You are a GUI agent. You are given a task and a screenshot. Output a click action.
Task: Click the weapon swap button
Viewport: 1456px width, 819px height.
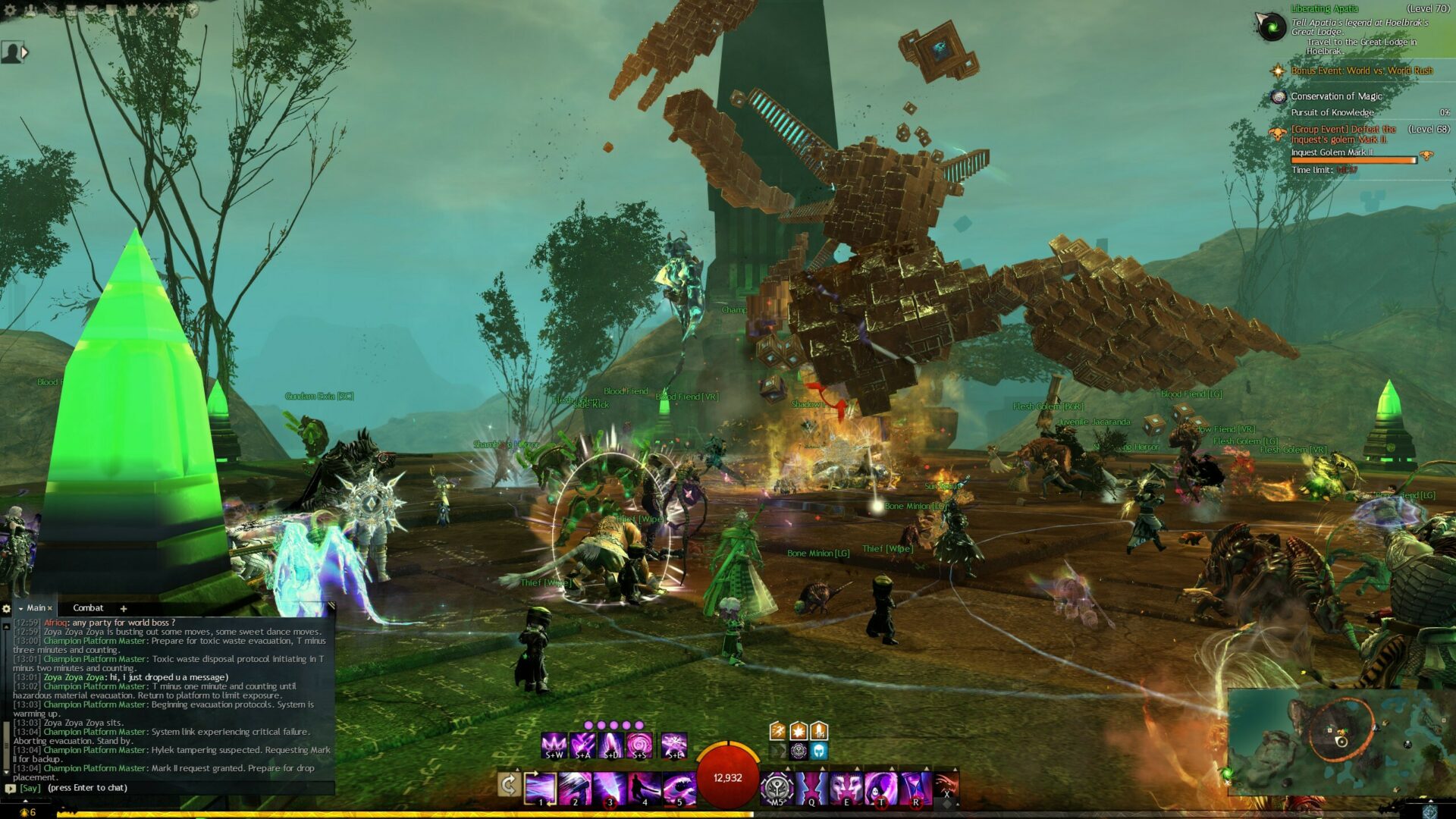coord(509,785)
